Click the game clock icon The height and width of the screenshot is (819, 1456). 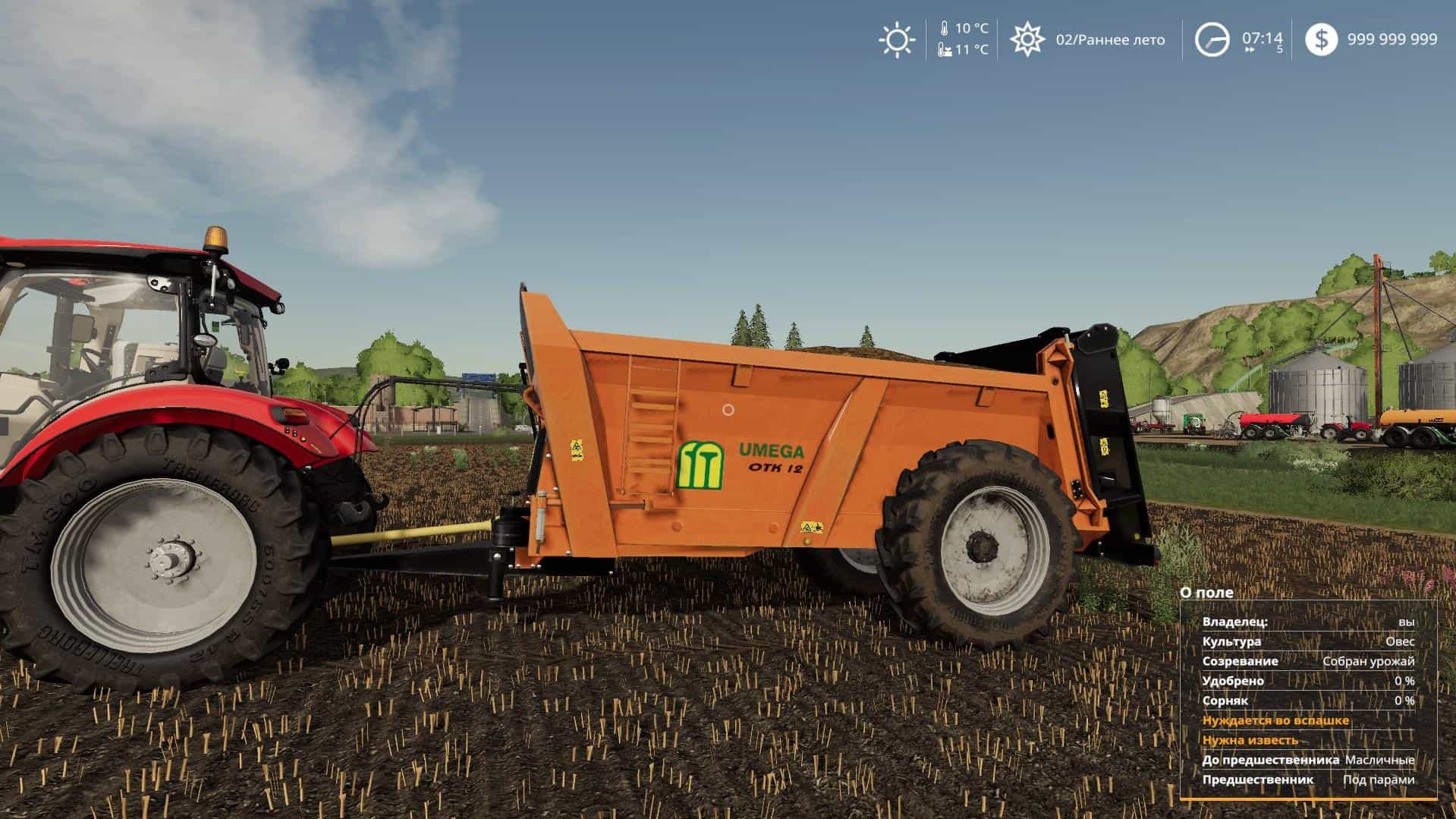(x=1212, y=40)
